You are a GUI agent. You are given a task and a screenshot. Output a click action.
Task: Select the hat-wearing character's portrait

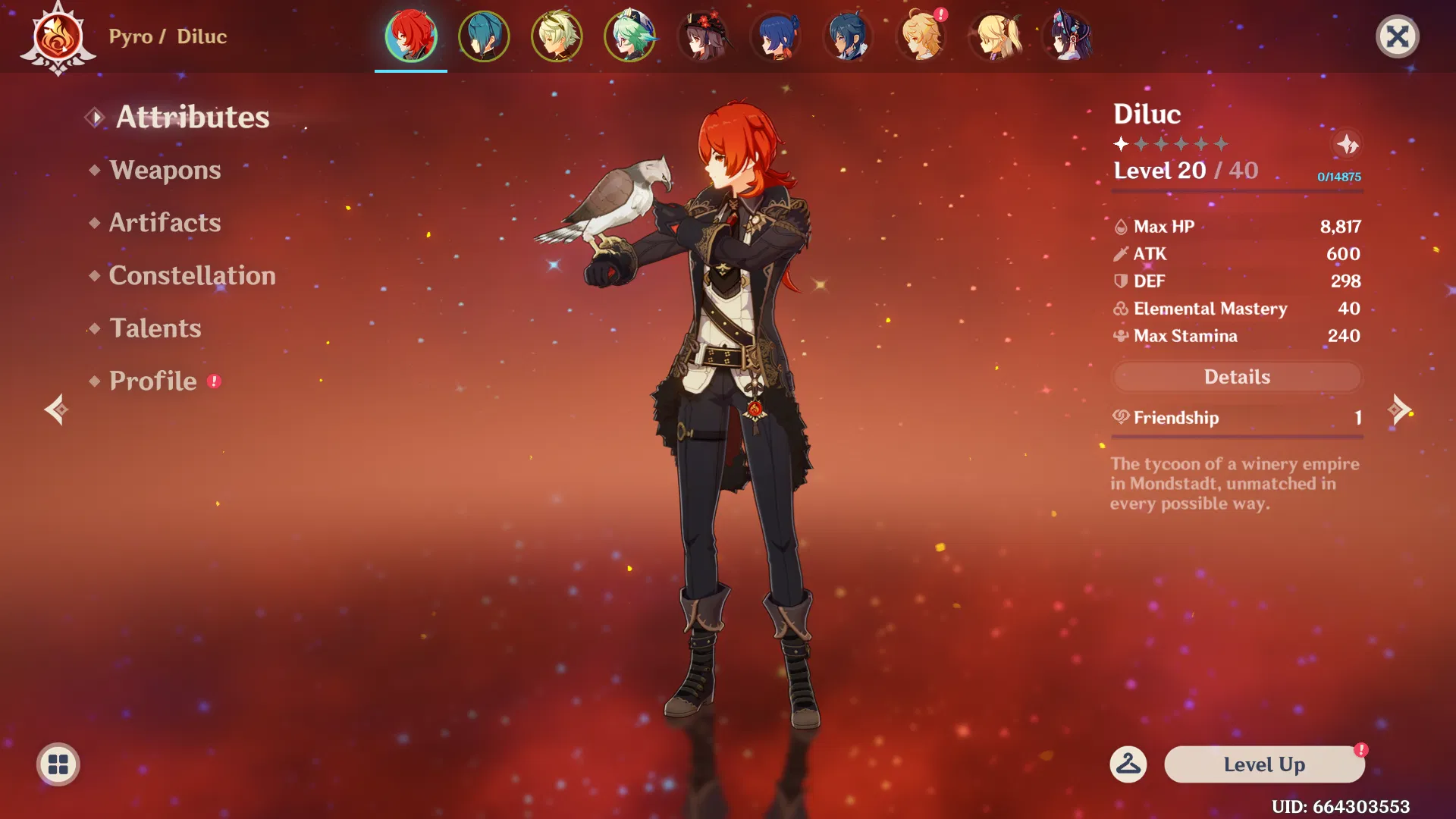[x=703, y=36]
